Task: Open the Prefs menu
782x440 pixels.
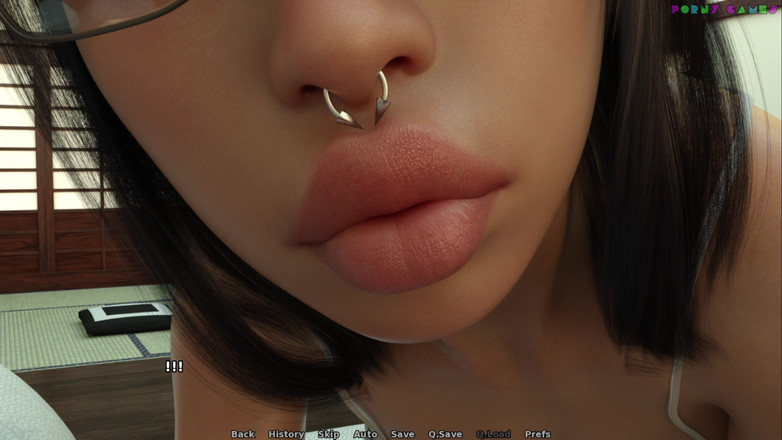Action: (537, 434)
